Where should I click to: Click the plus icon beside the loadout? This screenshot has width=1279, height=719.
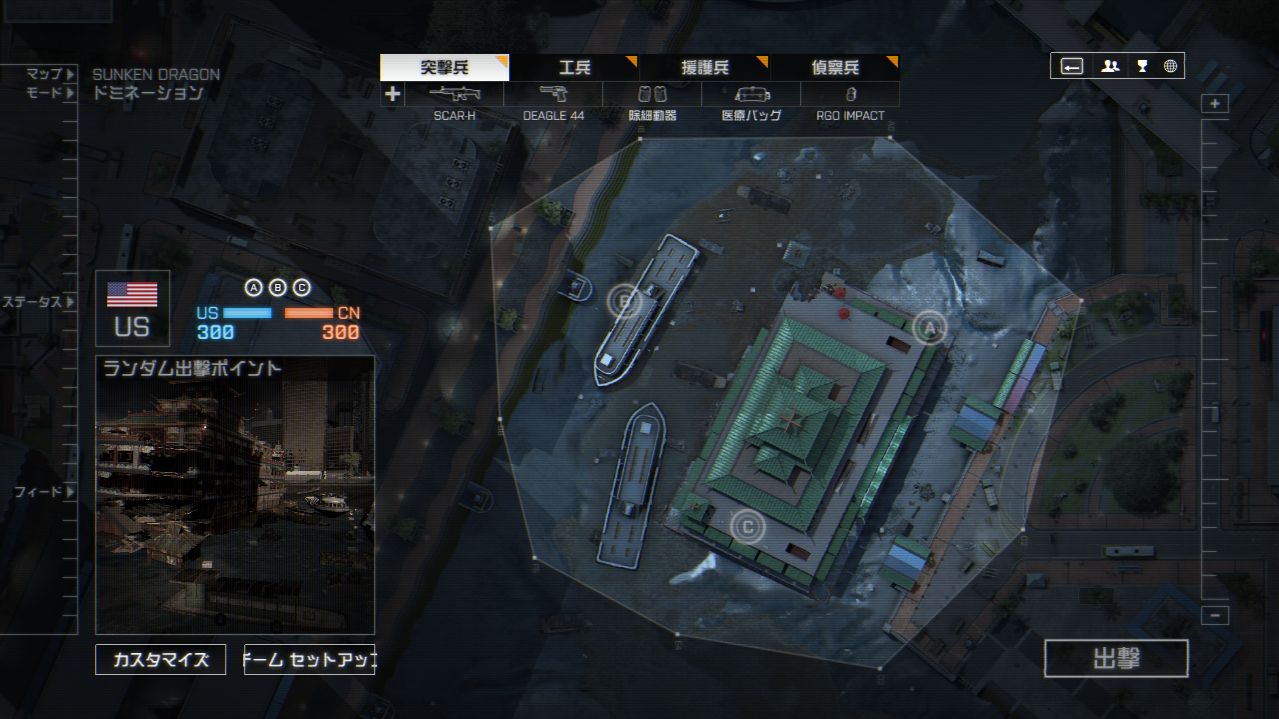pyautogui.click(x=392, y=95)
